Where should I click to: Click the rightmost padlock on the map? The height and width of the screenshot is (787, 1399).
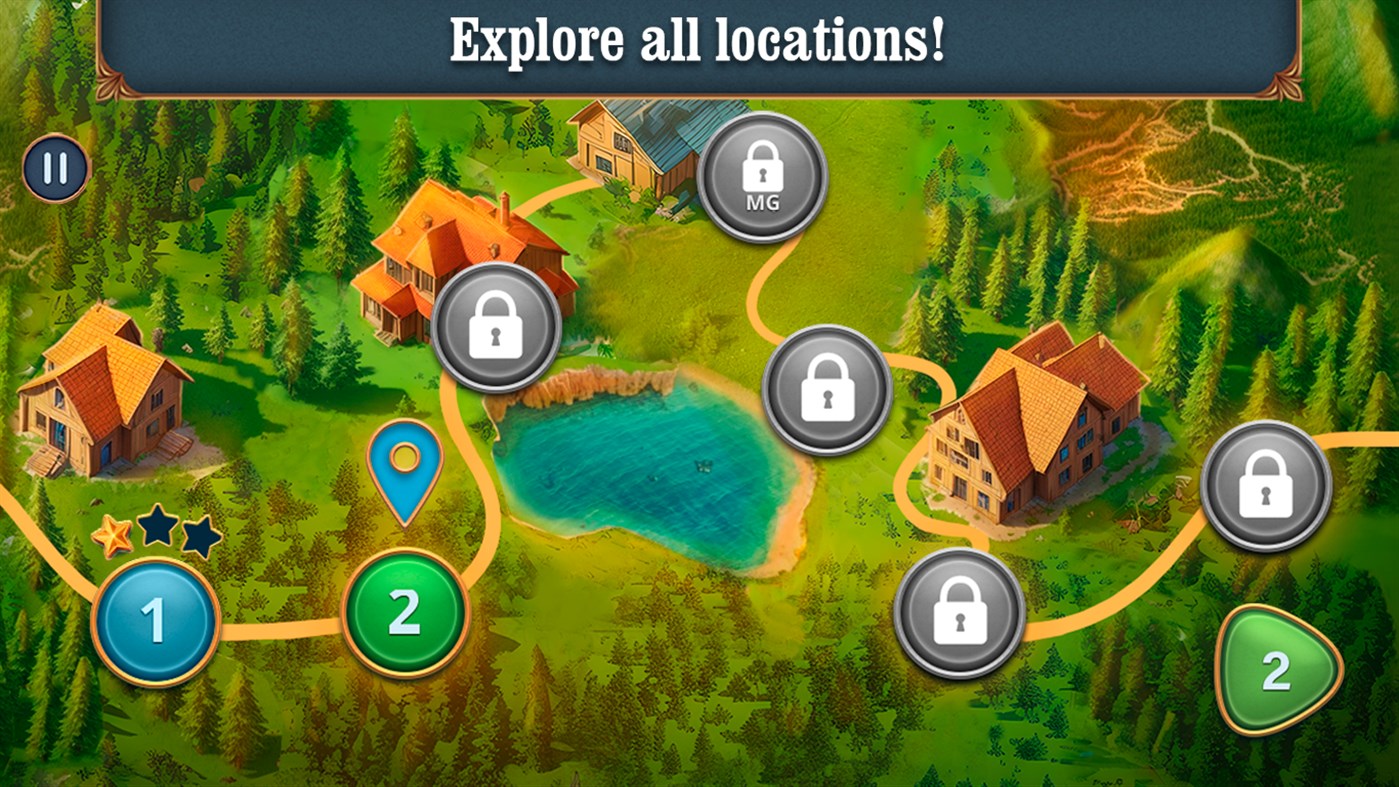click(1268, 484)
